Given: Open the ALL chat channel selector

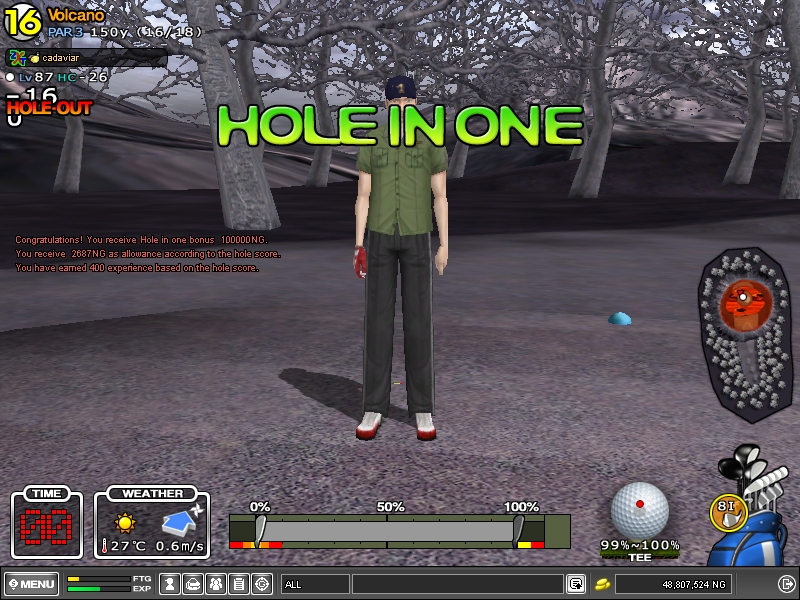Looking at the screenshot, I should (x=315, y=583).
